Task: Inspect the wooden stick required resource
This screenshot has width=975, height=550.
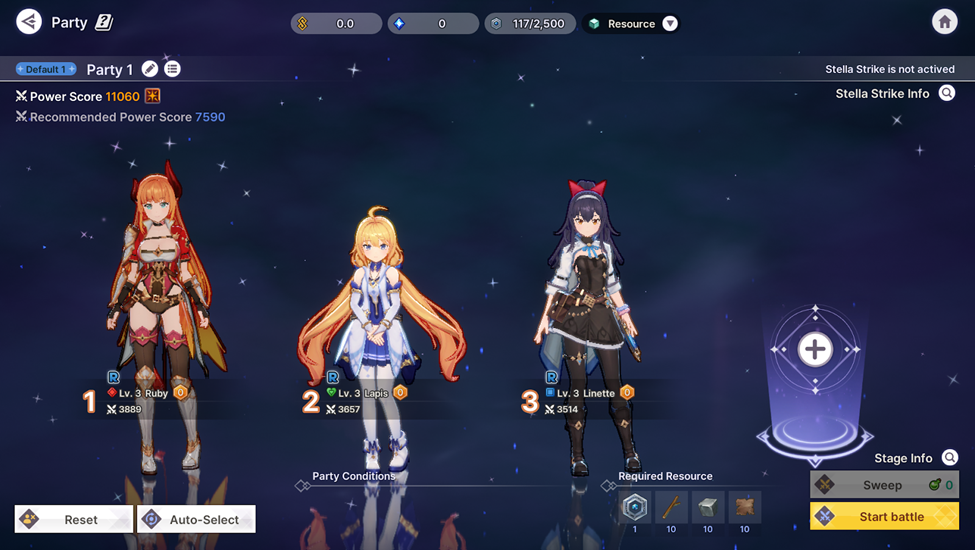Action: point(671,507)
